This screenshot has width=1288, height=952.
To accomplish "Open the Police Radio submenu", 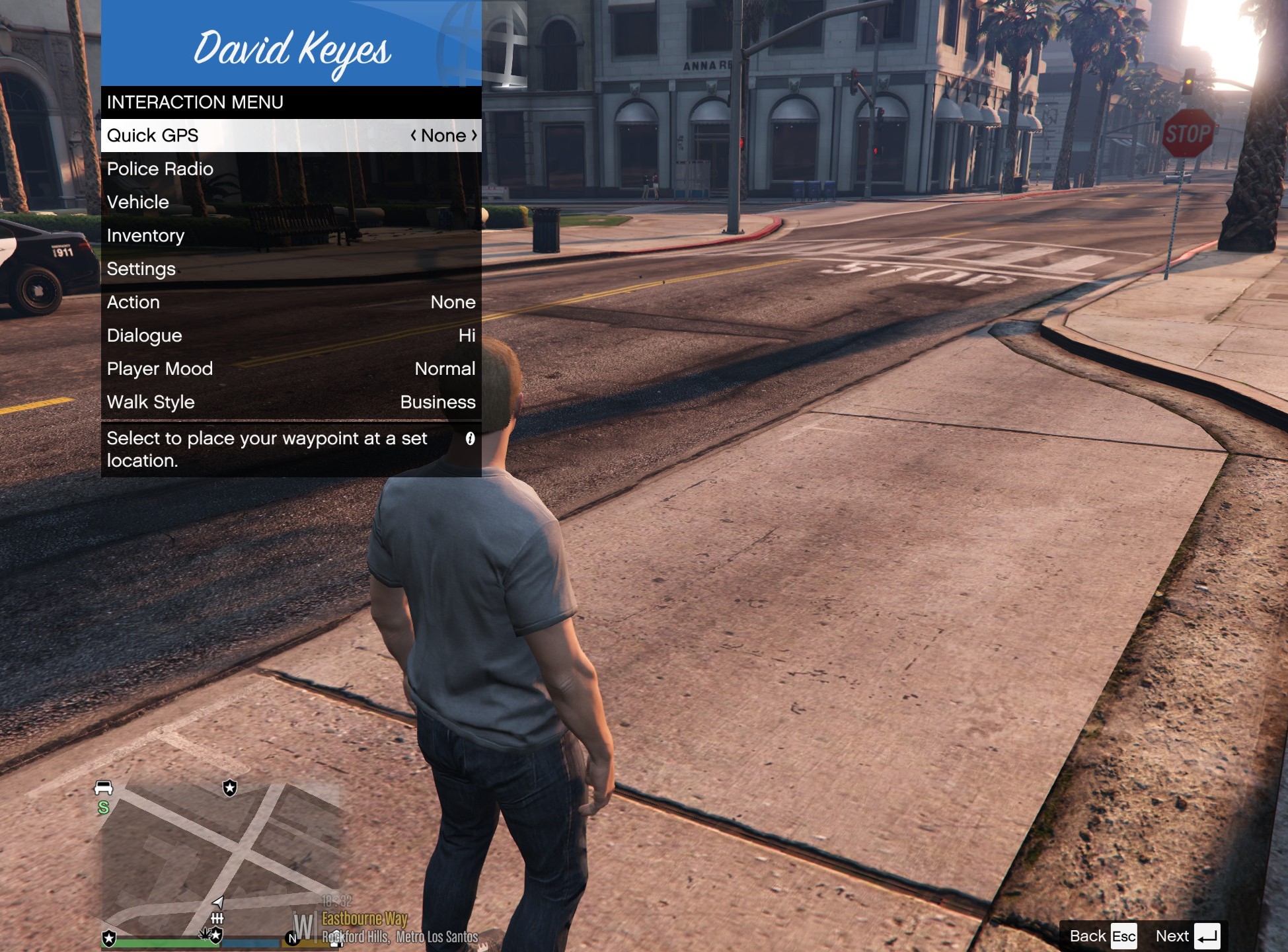I will [x=291, y=169].
